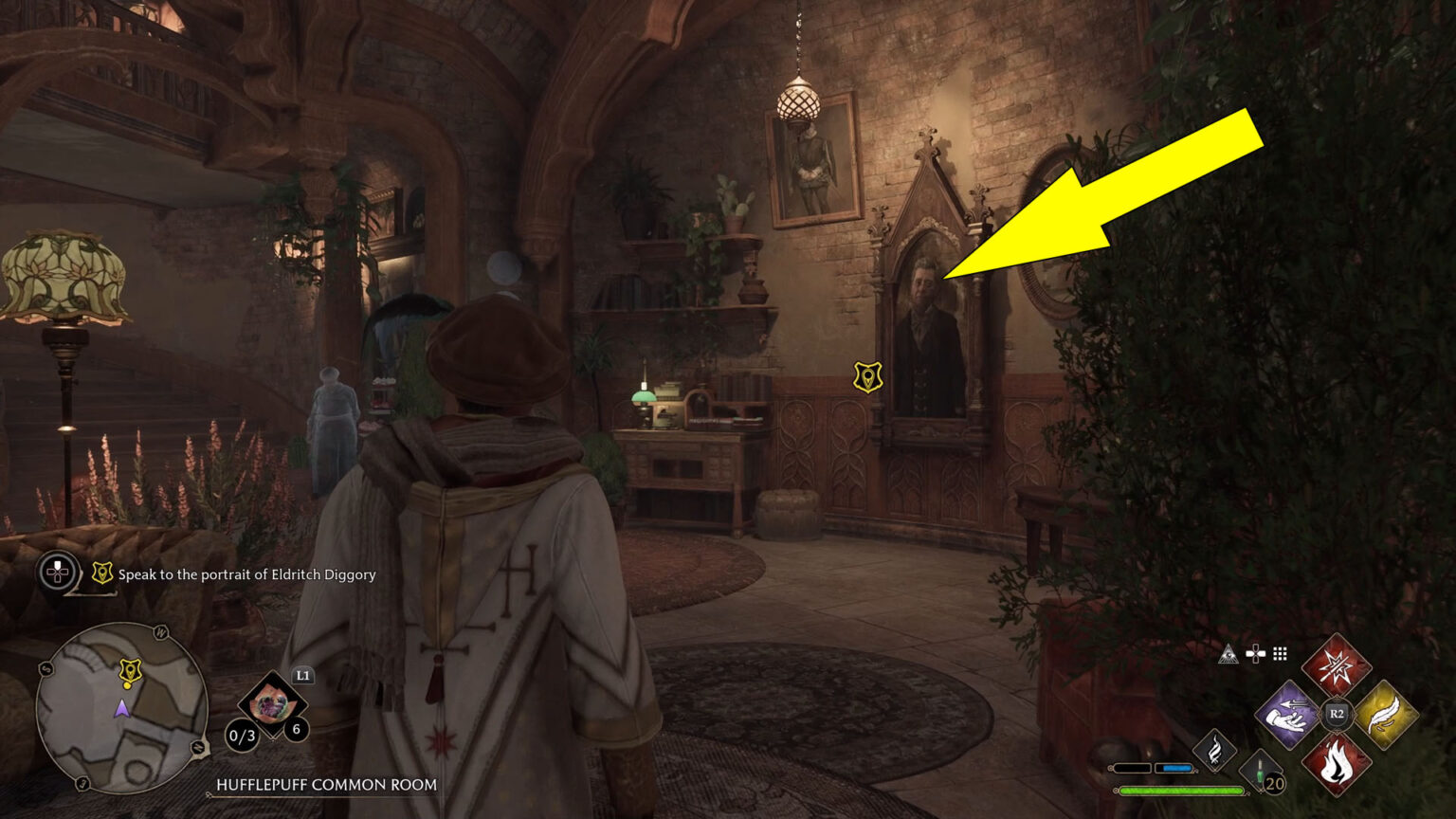This screenshot has height=819, width=1456.
Task: Click the circular minimap
Action: coord(121,707)
